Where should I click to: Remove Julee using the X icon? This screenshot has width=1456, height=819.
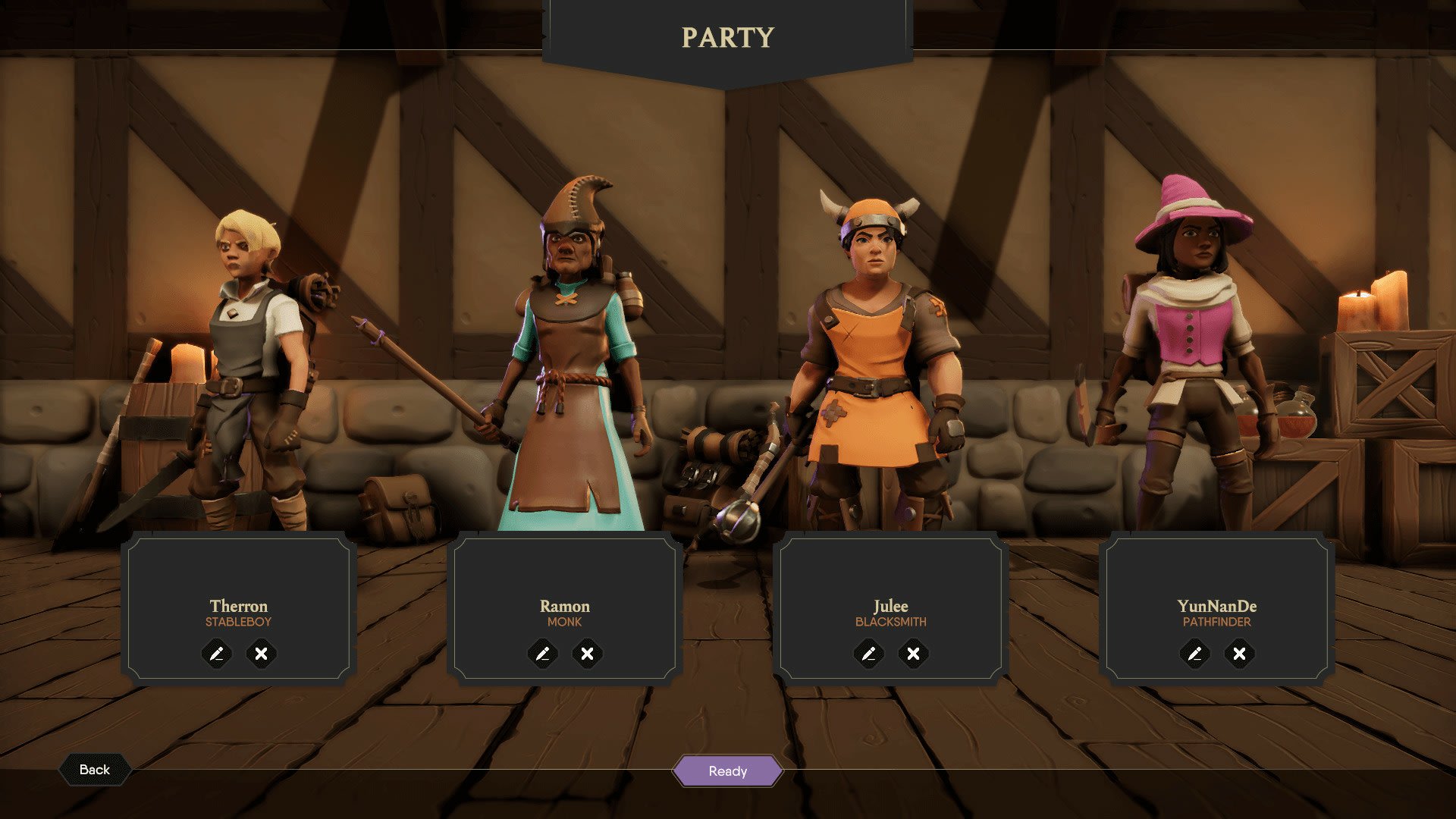[913, 653]
